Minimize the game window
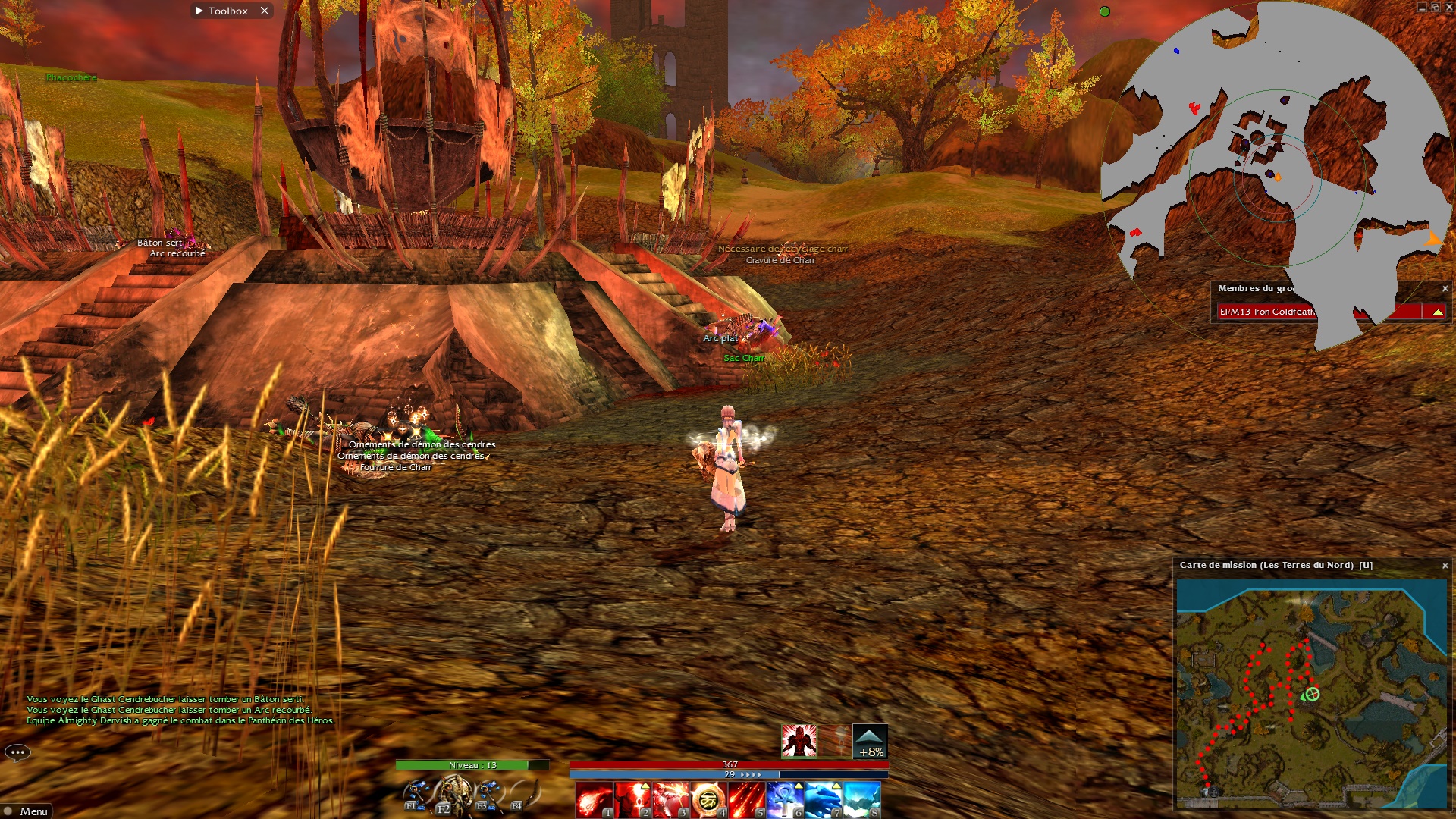The width and height of the screenshot is (1456, 819). (x=1421, y=8)
